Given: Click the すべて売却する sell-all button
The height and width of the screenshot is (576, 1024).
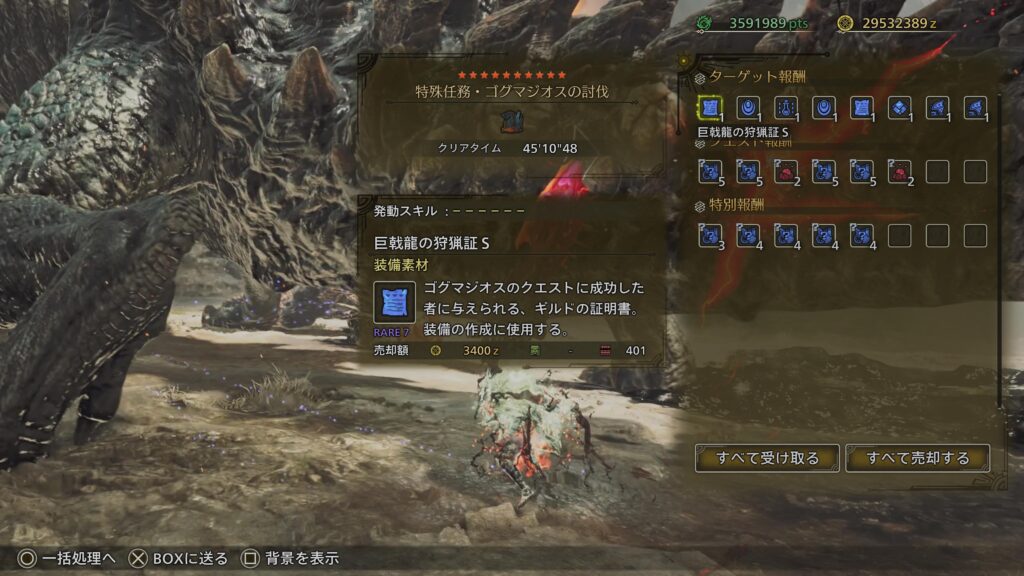Looking at the screenshot, I should point(918,458).
